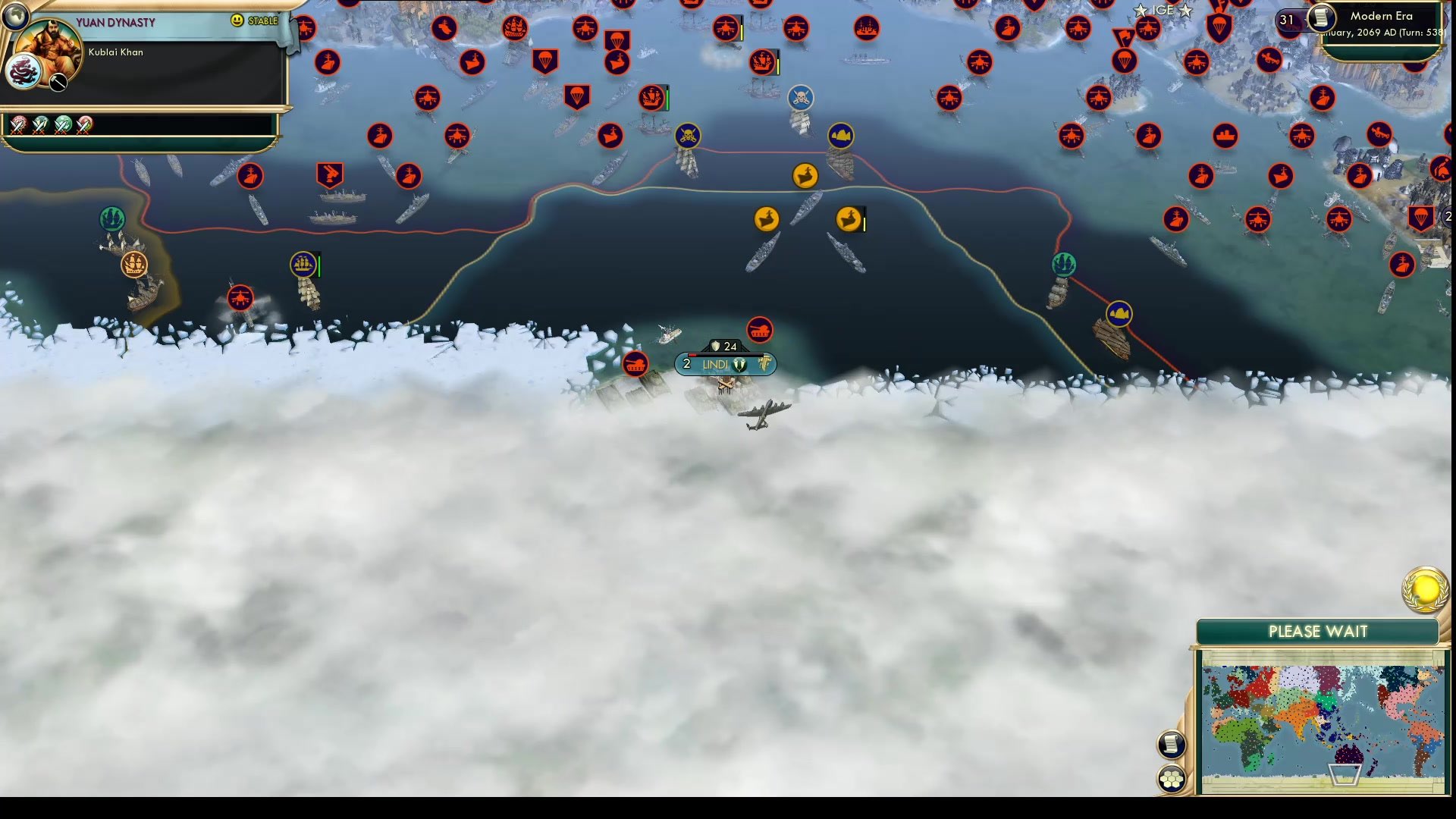Click the PLEASE WAIT banner
Viewport: 1456px width, 819px height.
click(x=1319, y=631)
